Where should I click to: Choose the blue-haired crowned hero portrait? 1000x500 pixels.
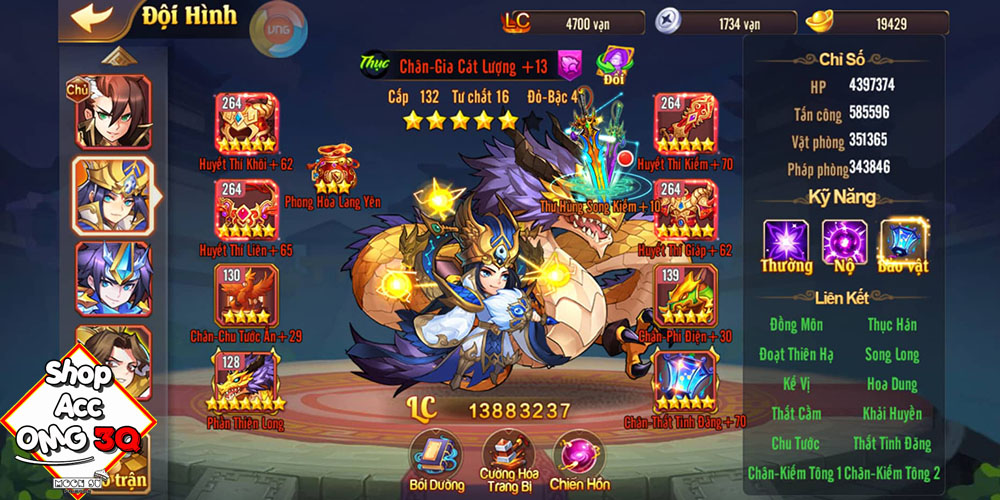coord(112,278)
